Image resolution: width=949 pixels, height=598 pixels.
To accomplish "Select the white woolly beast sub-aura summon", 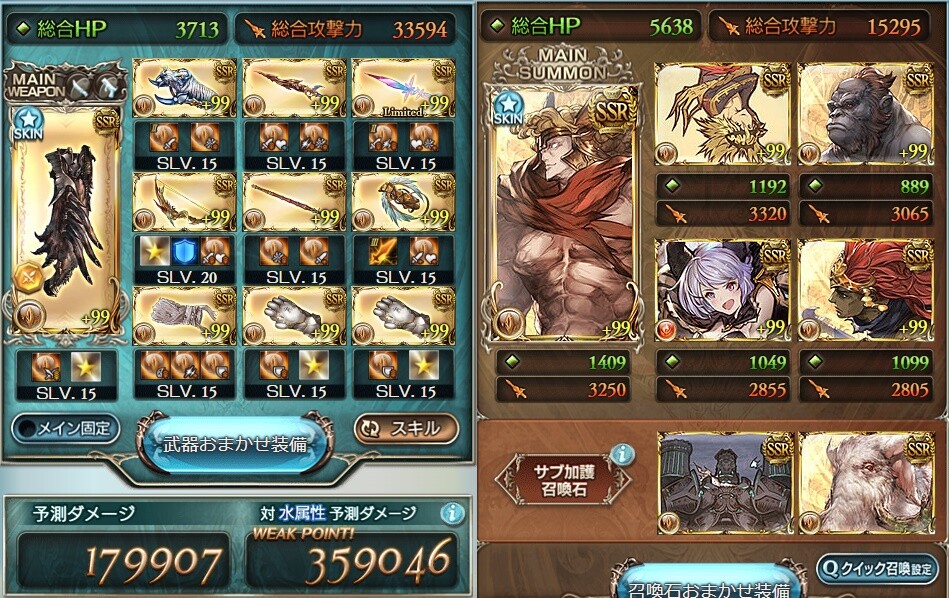I will 865,482.
